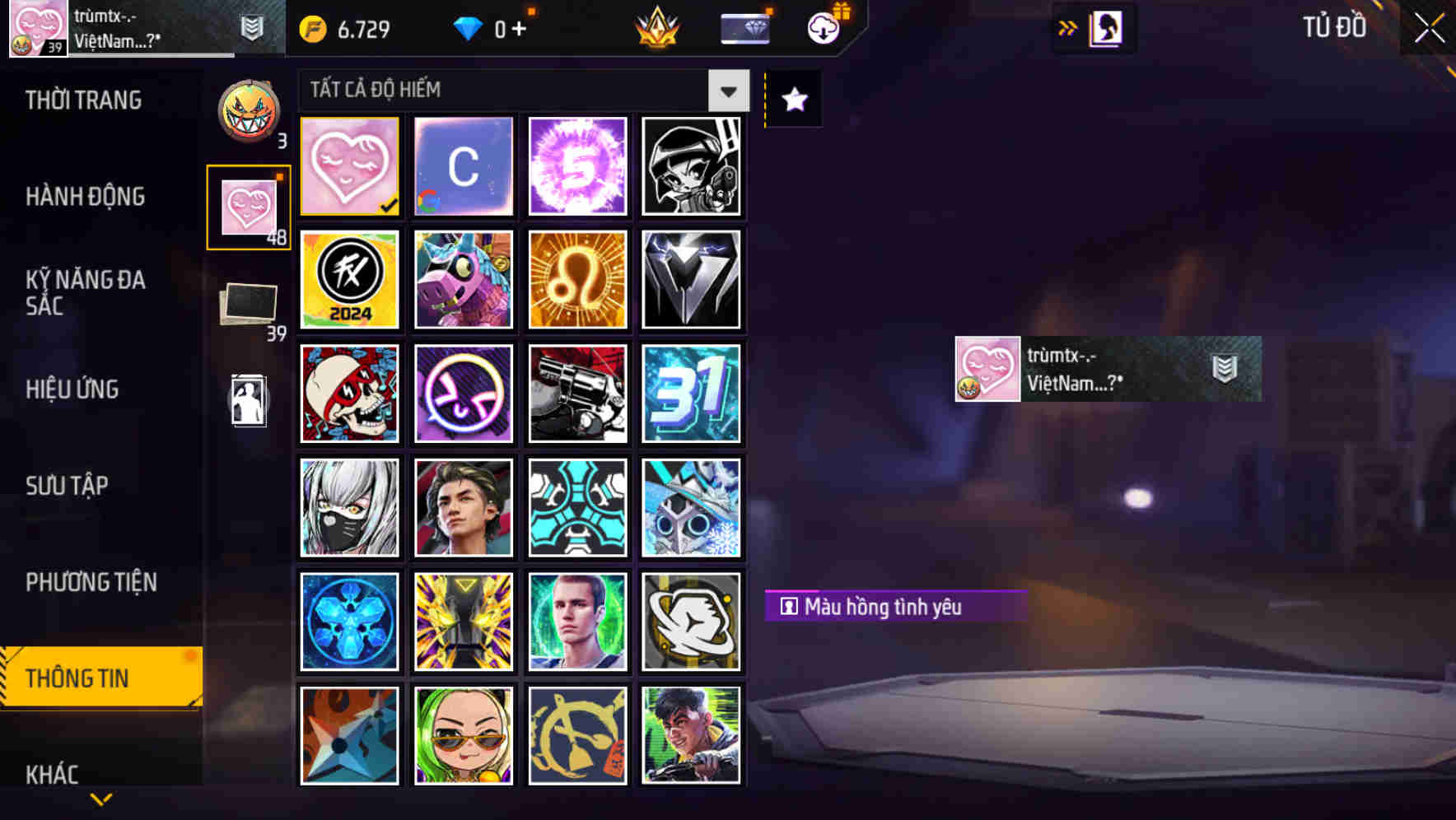Switch to the THỜI TRANG tab

pos(85,100)
